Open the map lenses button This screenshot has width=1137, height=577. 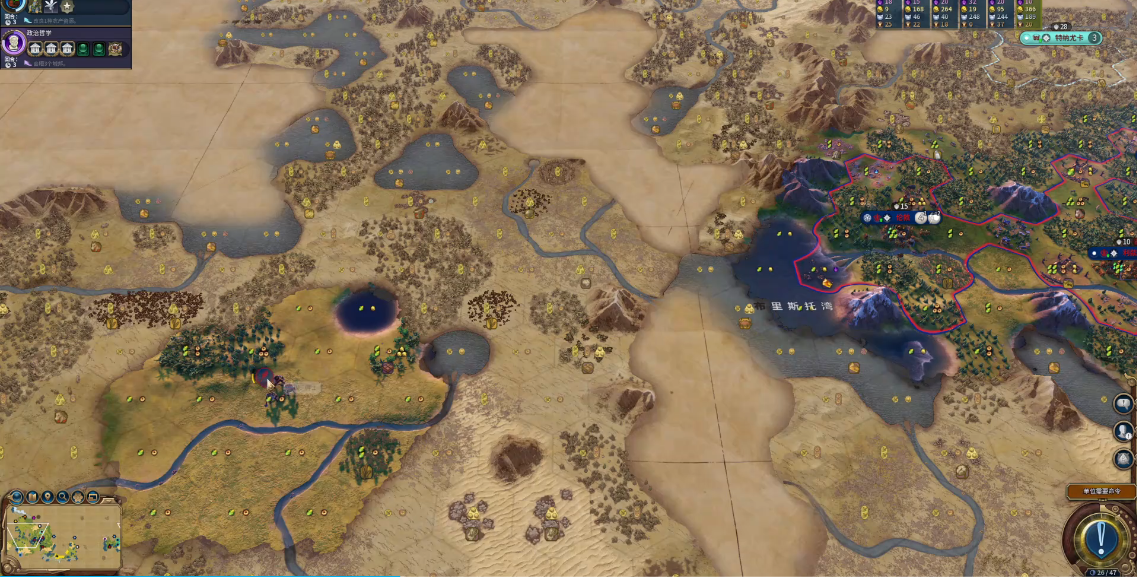point(33,497)
